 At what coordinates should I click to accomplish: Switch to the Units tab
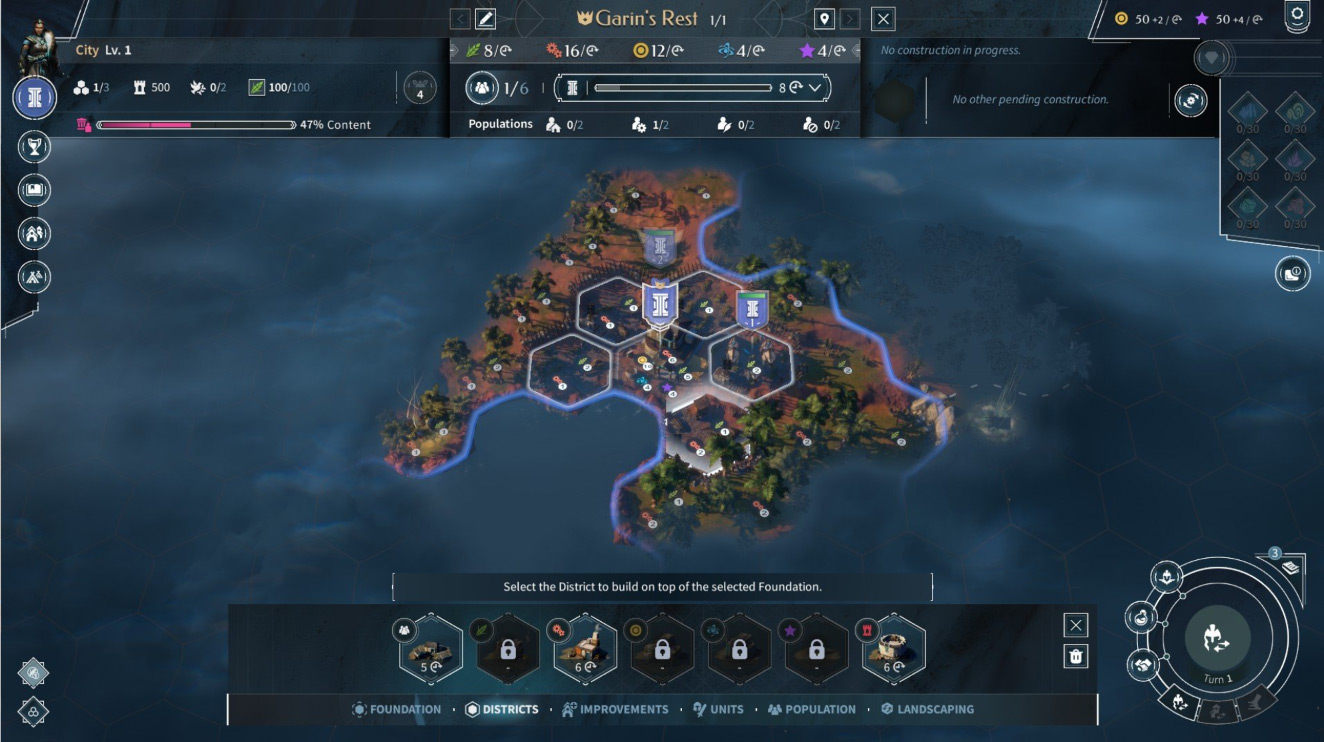718,709
